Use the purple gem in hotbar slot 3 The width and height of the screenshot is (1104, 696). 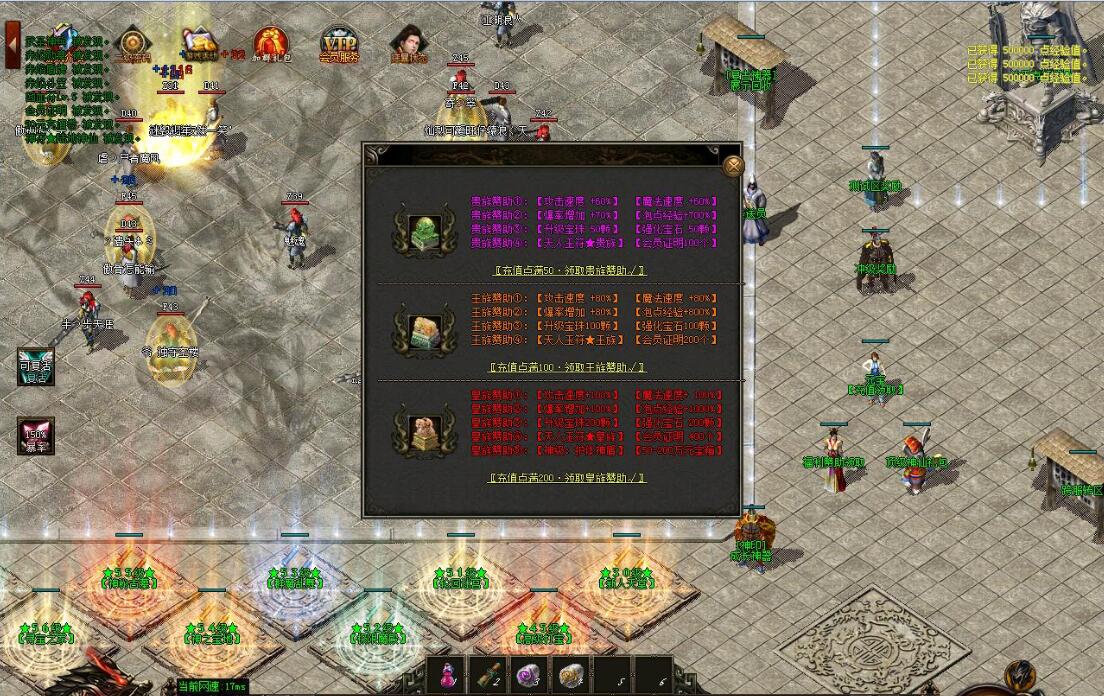point(530,675)
